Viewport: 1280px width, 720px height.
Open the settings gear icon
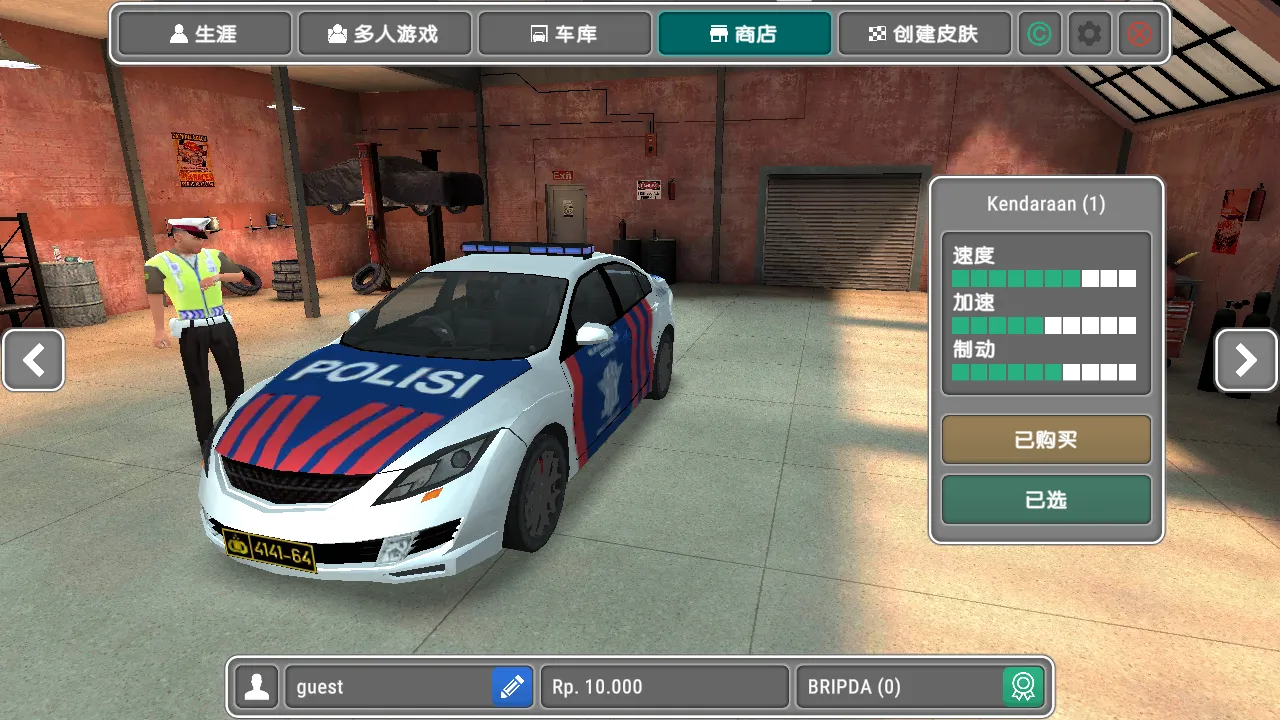click(1089, 33)
